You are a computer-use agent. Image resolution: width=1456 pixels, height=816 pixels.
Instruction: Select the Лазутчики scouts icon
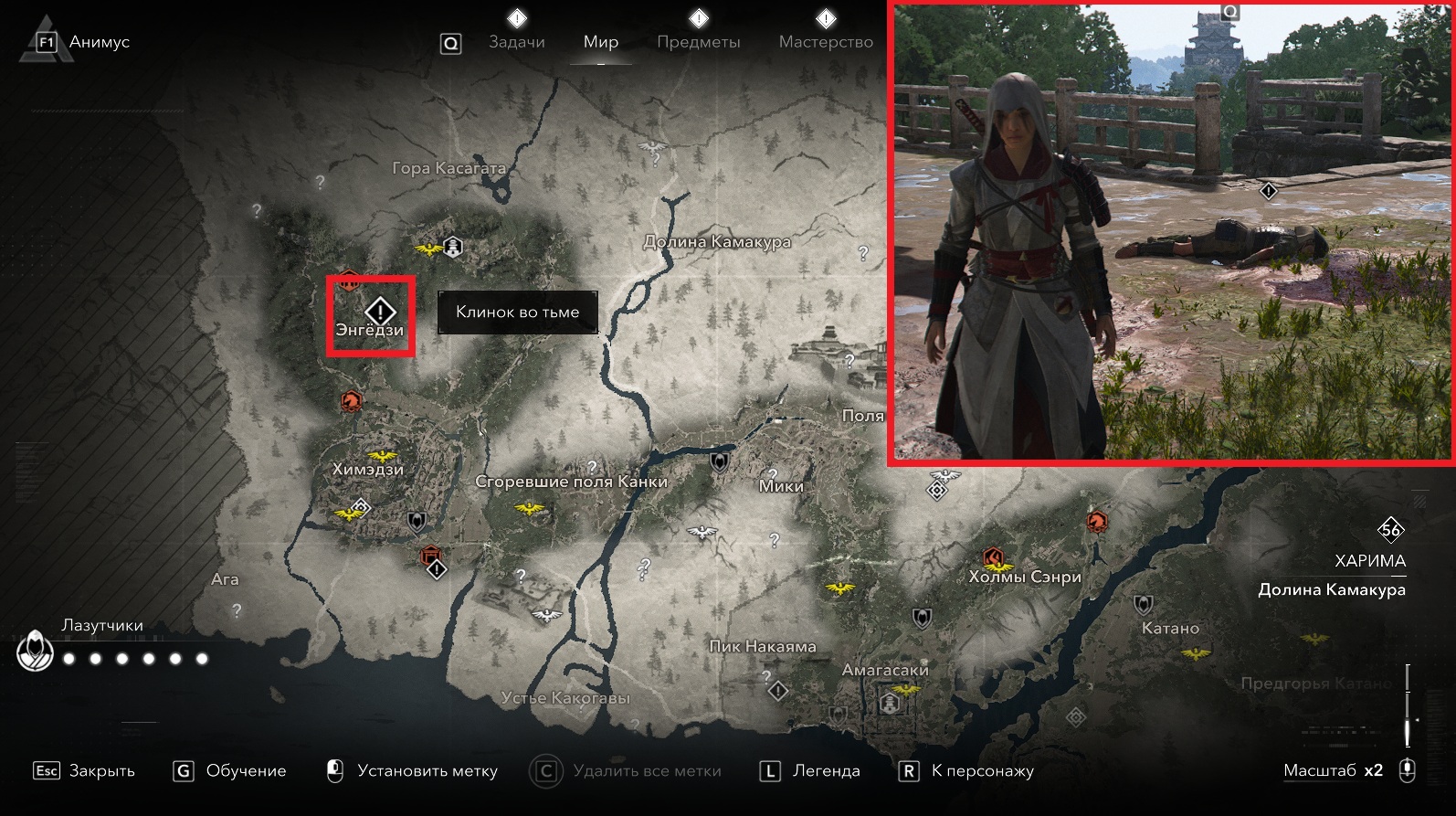click(35, 651)
